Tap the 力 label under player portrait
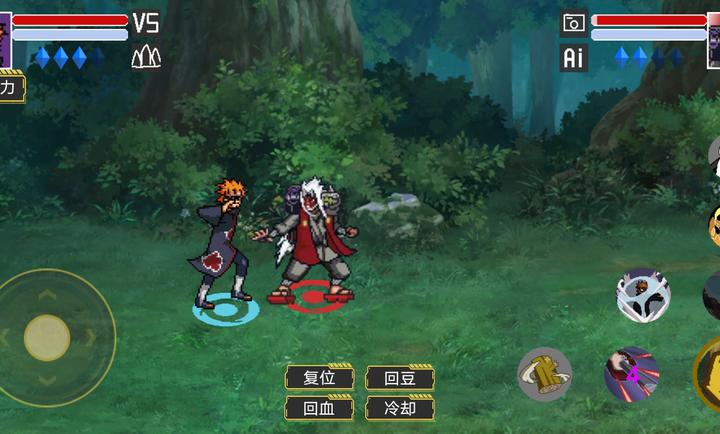This screenshot has width=720, height=434. 10,89
